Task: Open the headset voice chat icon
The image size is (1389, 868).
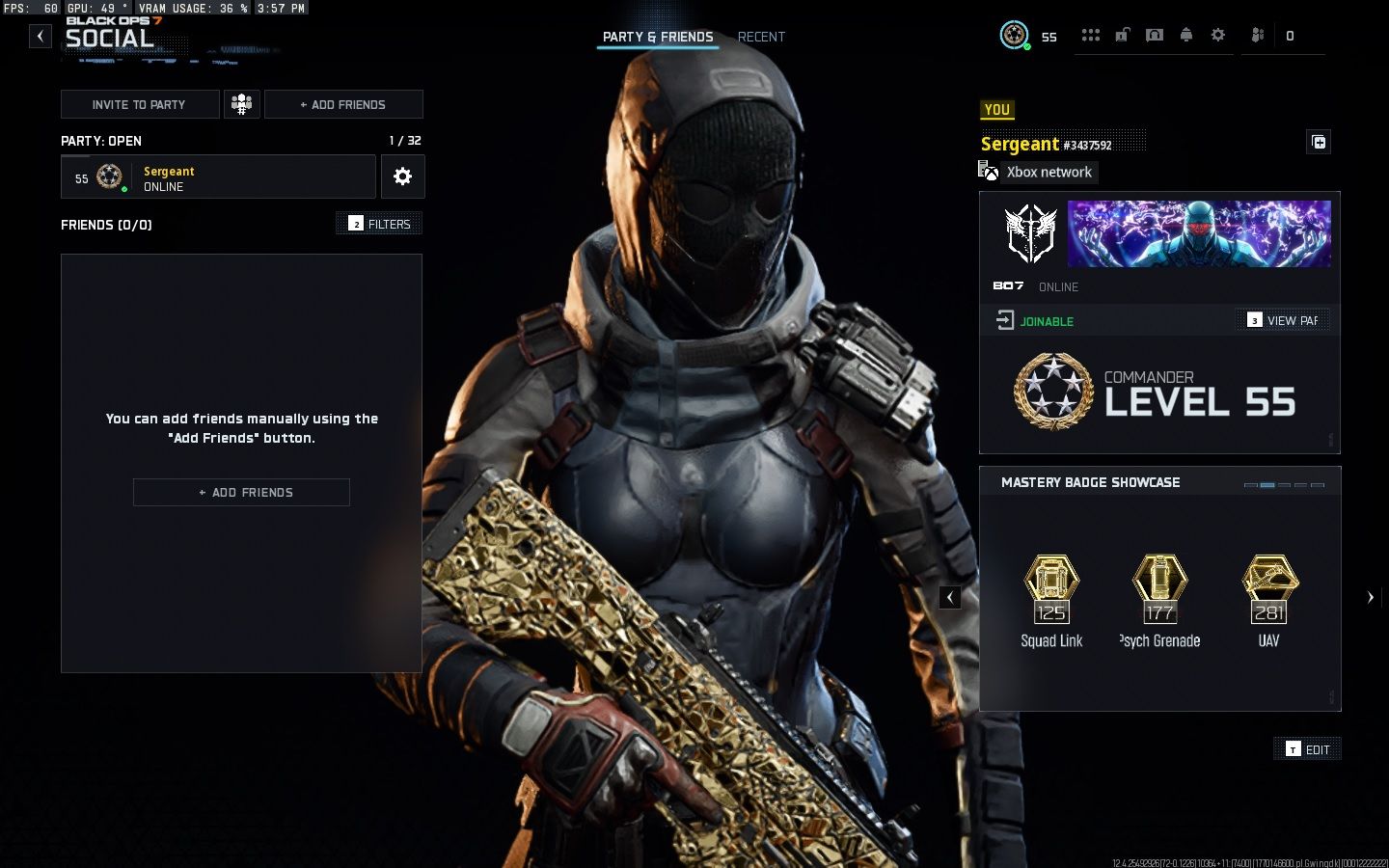Action: tap(1155, 36)
